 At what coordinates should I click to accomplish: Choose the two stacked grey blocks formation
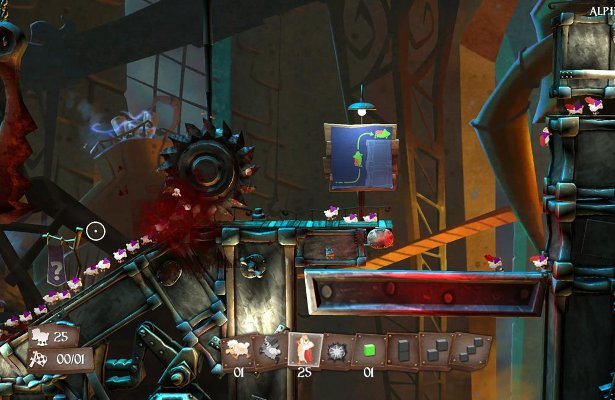click(403, 350)
